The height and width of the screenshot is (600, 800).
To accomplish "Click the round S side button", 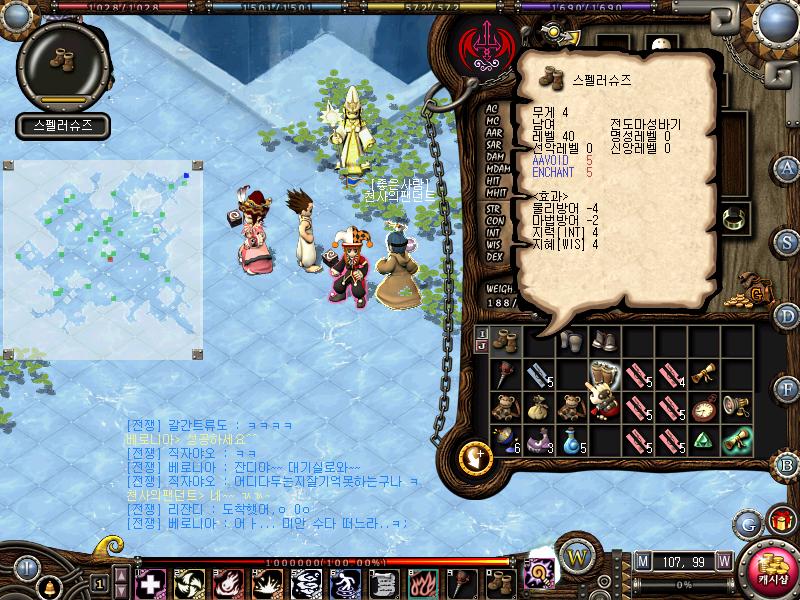I will tap(787, 241).
